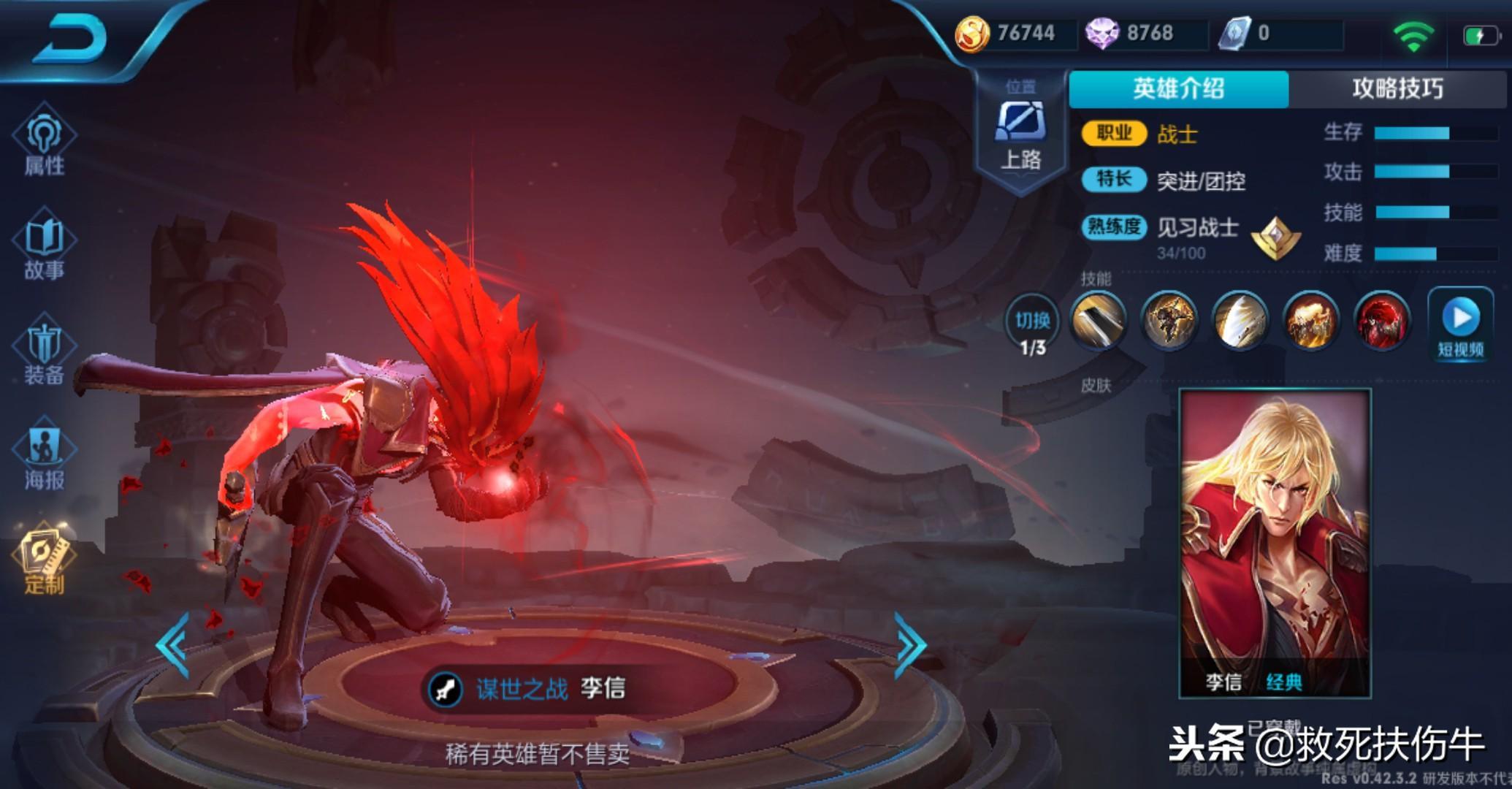Open the 装备 equipment section
Viewport: 1512px width, 789px height.
point(44,354)
